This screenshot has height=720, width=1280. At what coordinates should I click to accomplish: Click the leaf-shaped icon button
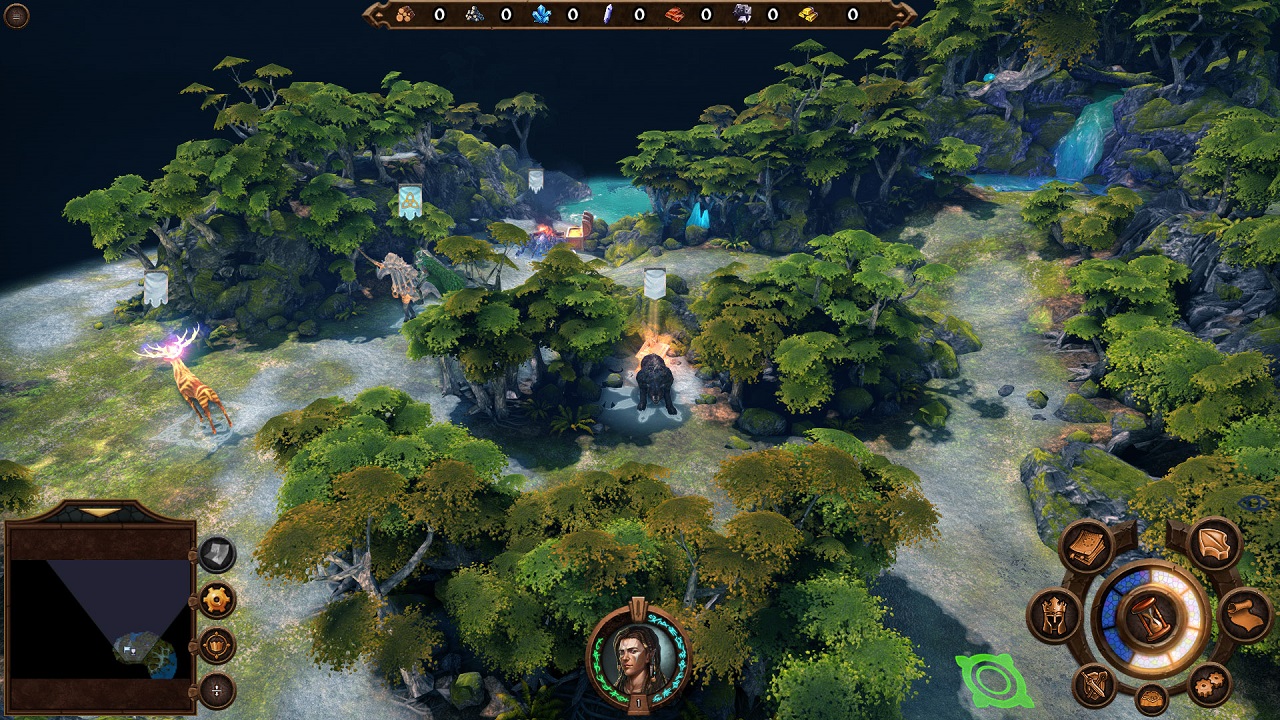pos(1215,544)
